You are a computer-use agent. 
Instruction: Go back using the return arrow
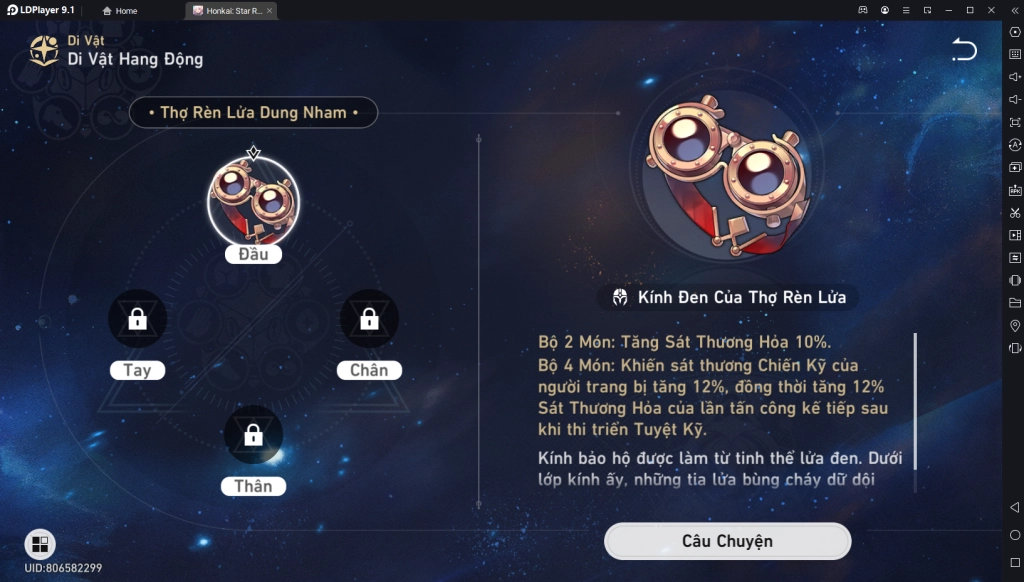tap(963, 50)
